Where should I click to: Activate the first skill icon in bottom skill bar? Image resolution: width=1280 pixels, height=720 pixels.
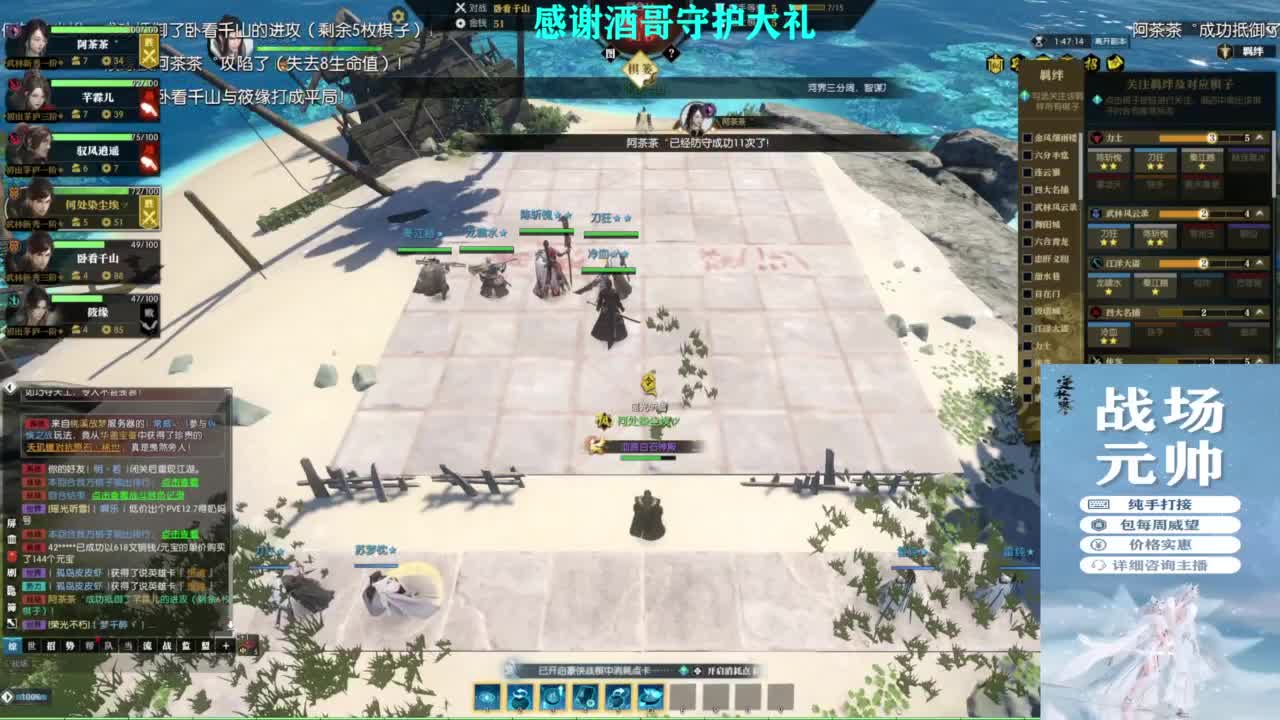(486, 696)
